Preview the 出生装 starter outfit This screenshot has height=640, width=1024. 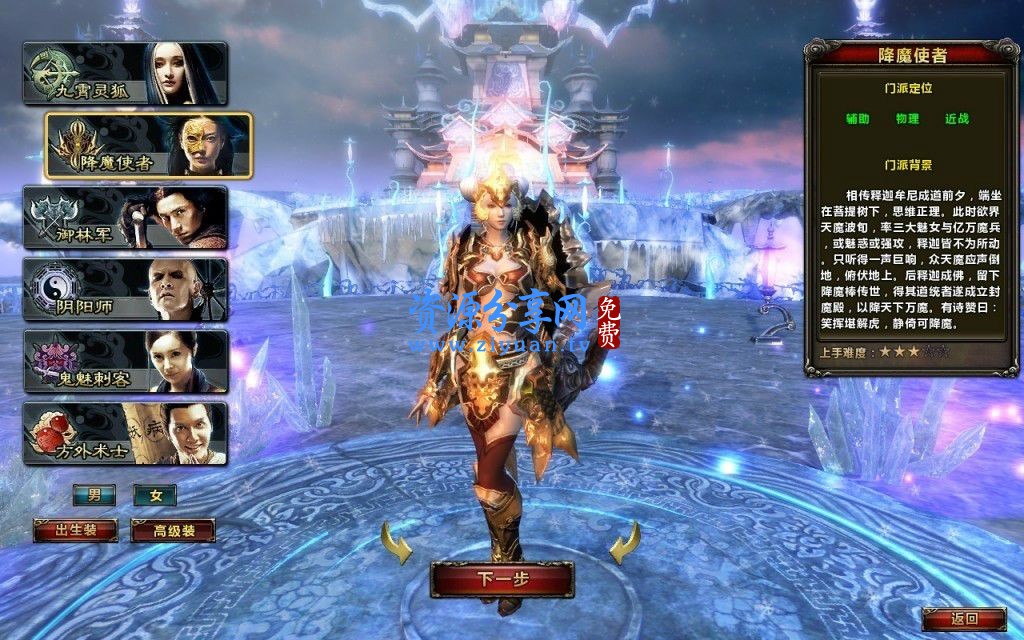(75, 530)
